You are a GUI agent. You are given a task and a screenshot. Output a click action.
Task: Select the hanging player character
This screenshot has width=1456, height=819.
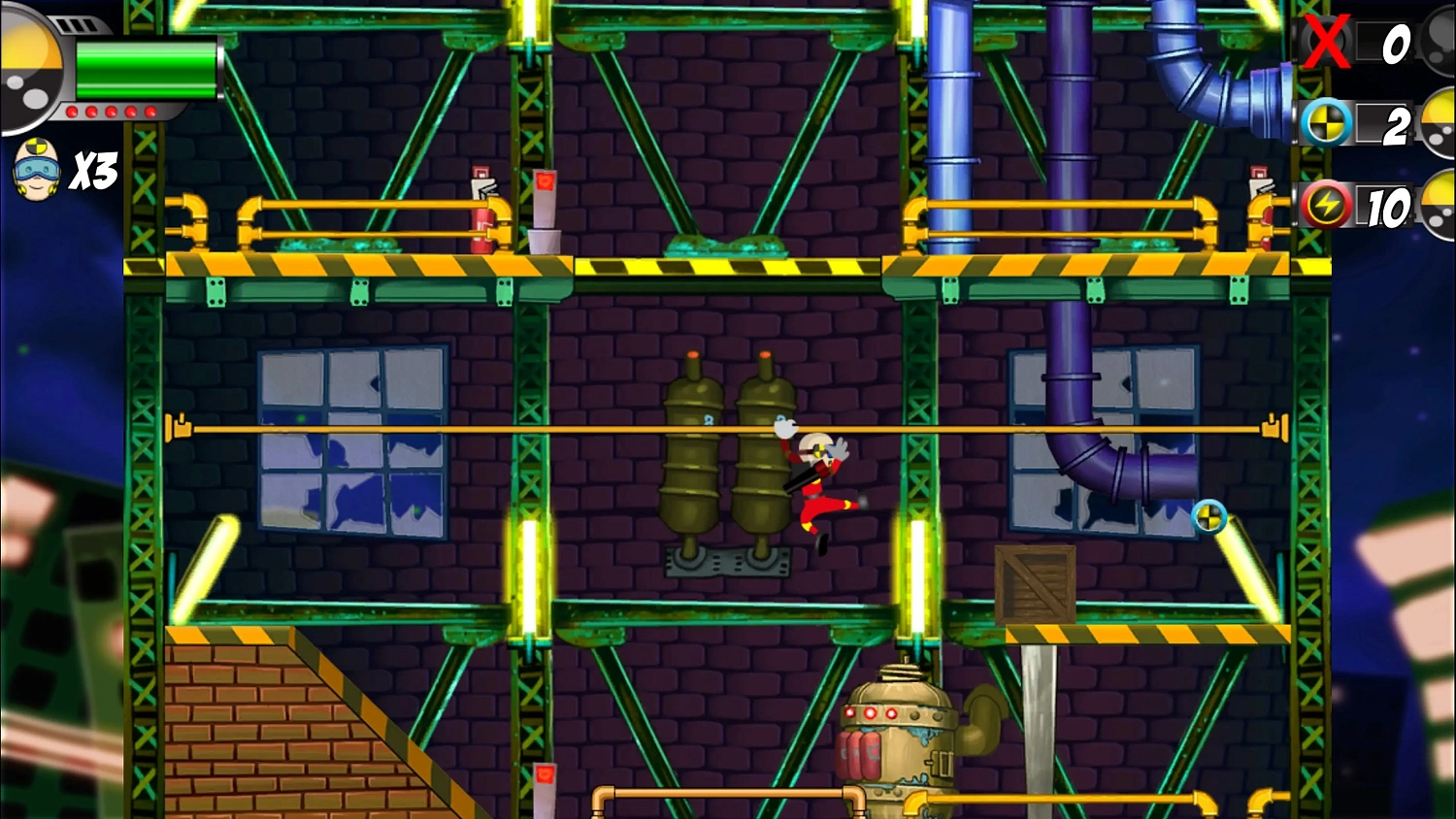813,475
